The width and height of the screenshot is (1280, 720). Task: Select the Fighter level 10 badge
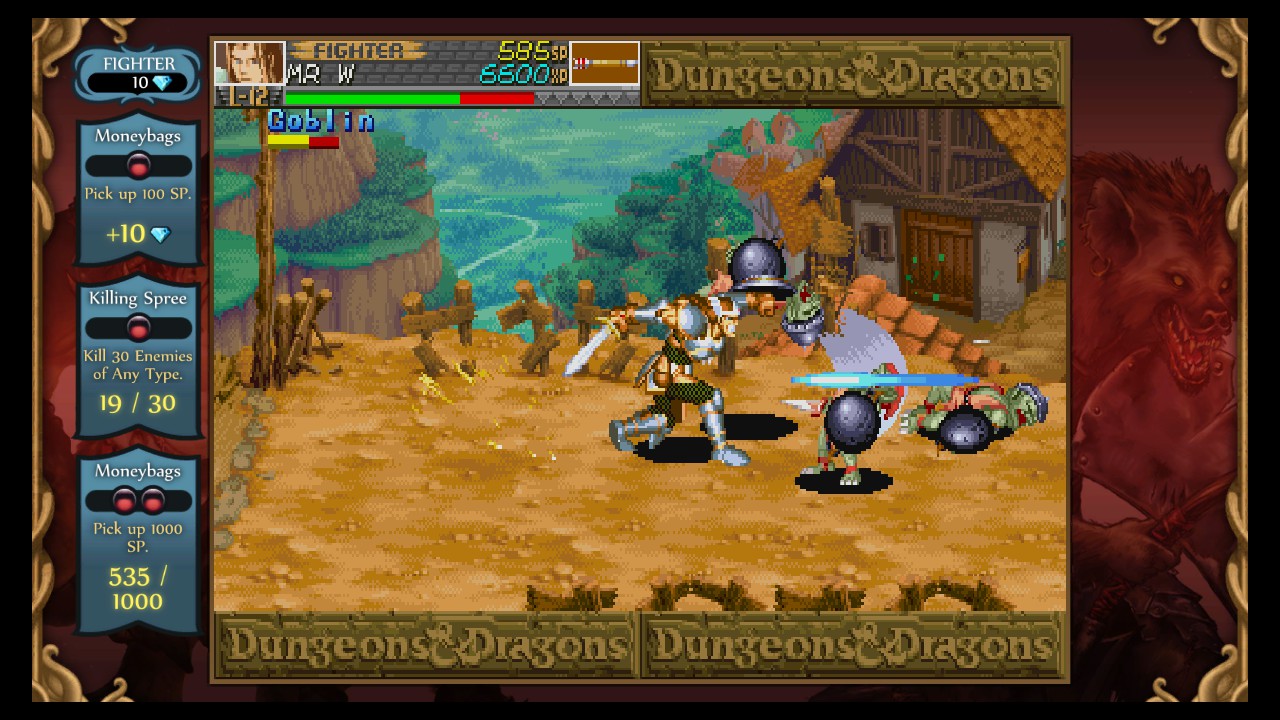pyautogui.click(x=138, y=73)
